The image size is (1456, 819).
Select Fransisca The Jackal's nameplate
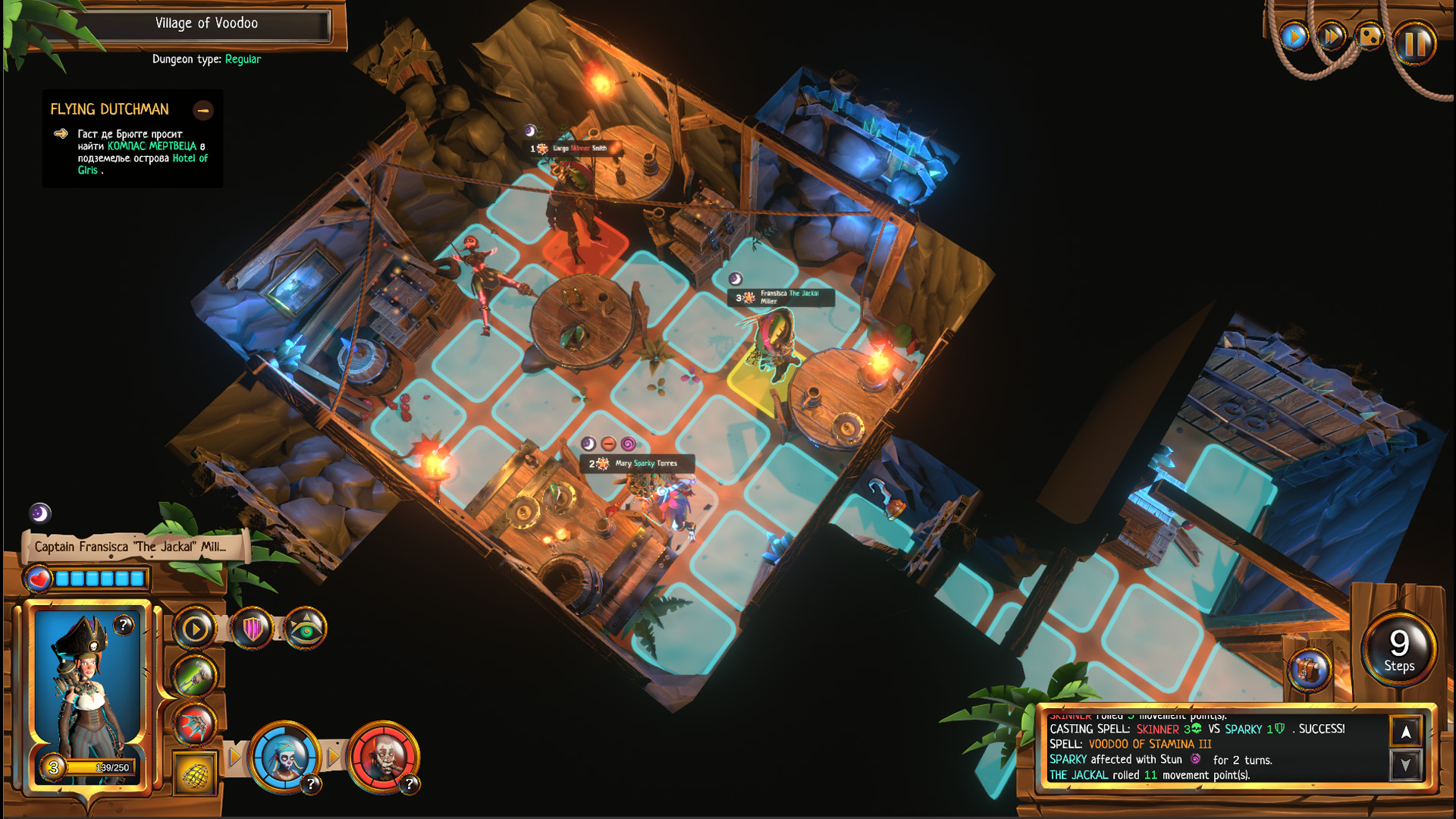[783, 299]
